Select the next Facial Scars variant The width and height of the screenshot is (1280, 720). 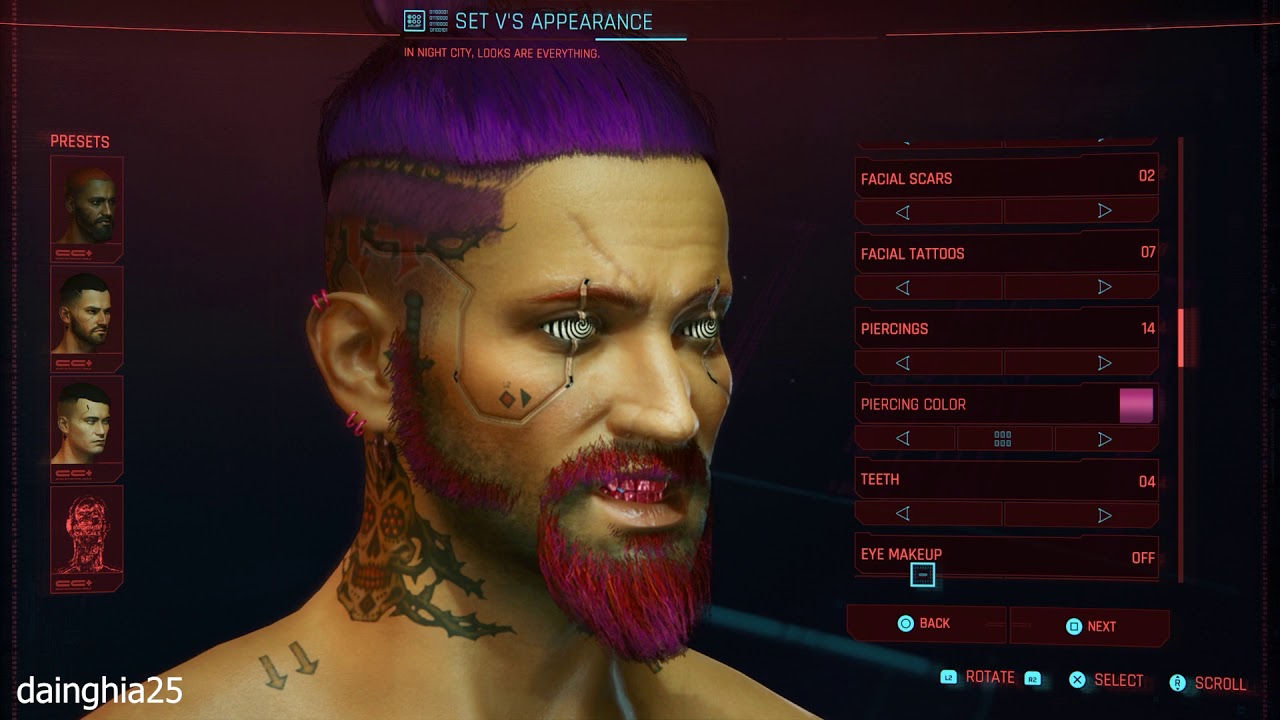1103,210
